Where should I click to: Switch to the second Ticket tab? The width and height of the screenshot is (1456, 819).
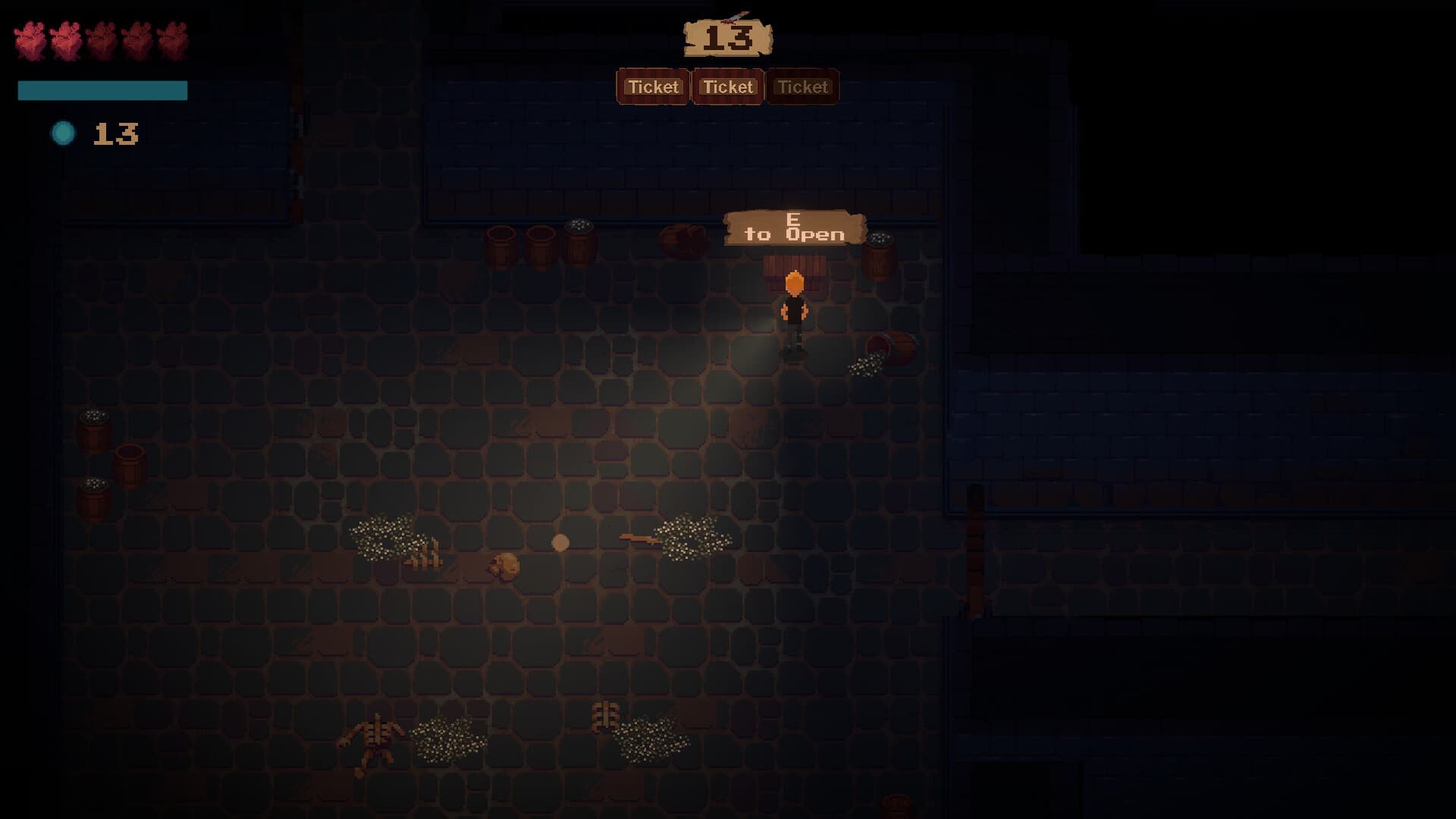[726, 86]
